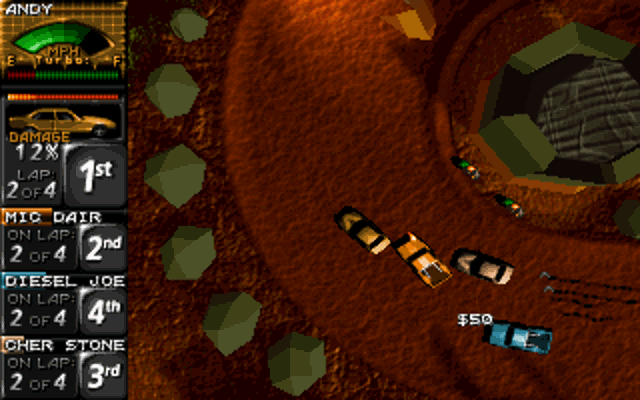Select the Diesel Joe racer row

(63, 304)
